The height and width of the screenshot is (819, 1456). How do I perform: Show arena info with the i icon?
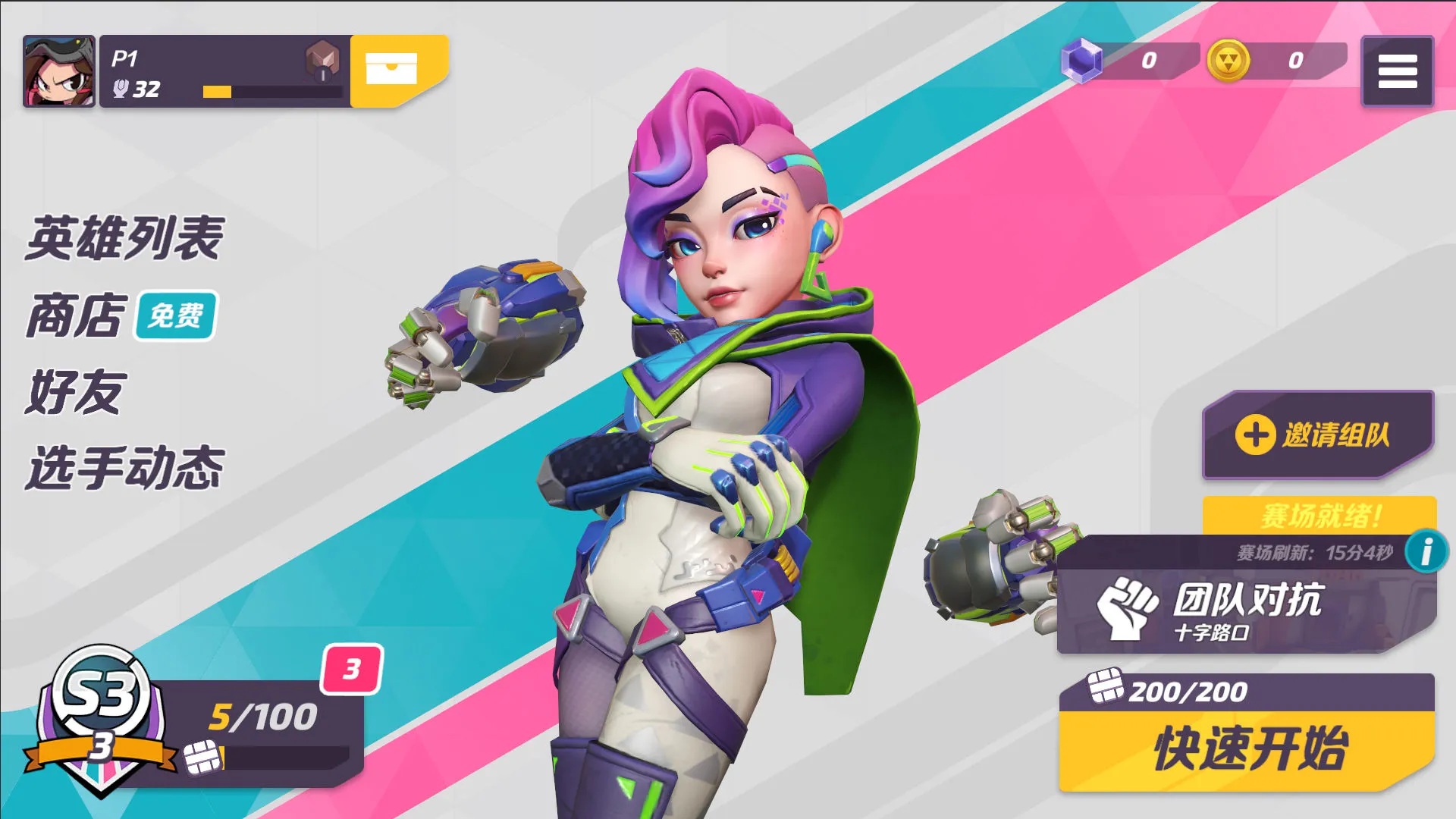1426,551
